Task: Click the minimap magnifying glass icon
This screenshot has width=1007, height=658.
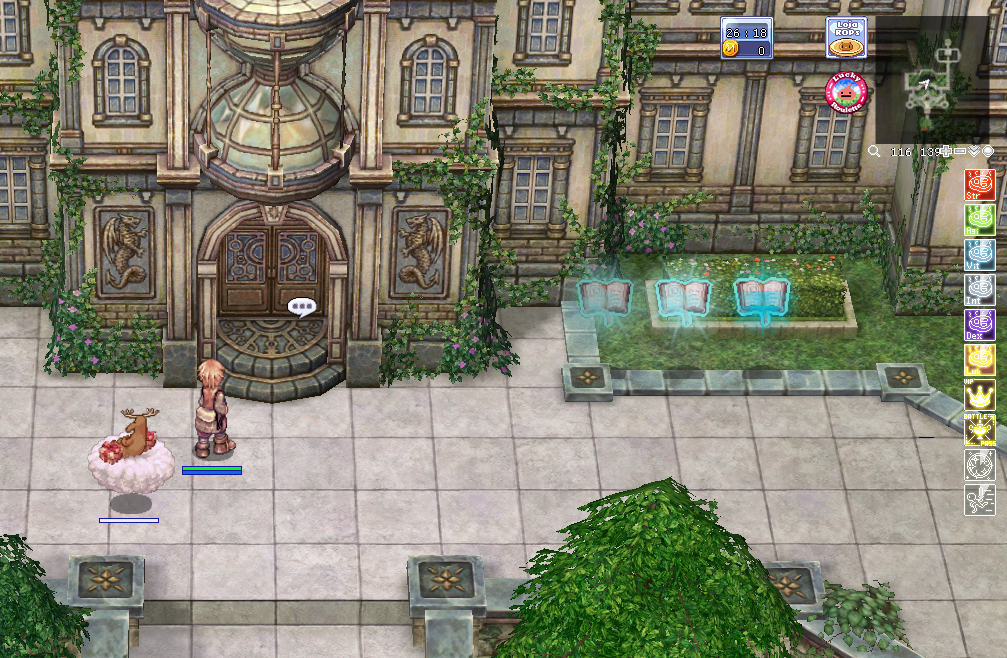Action: (874, 151)
